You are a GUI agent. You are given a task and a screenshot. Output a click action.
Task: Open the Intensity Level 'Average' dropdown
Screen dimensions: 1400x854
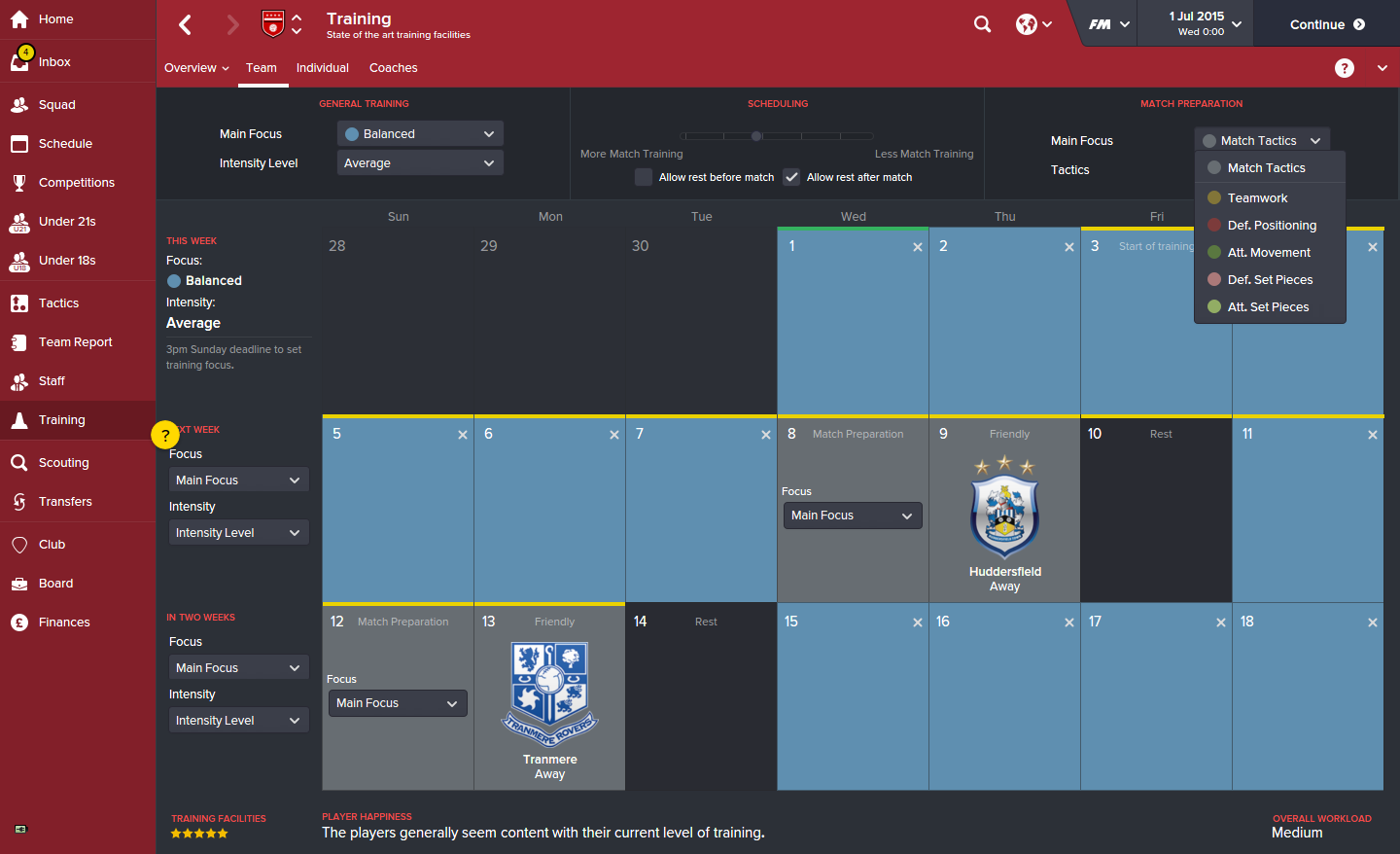point(419,162)
